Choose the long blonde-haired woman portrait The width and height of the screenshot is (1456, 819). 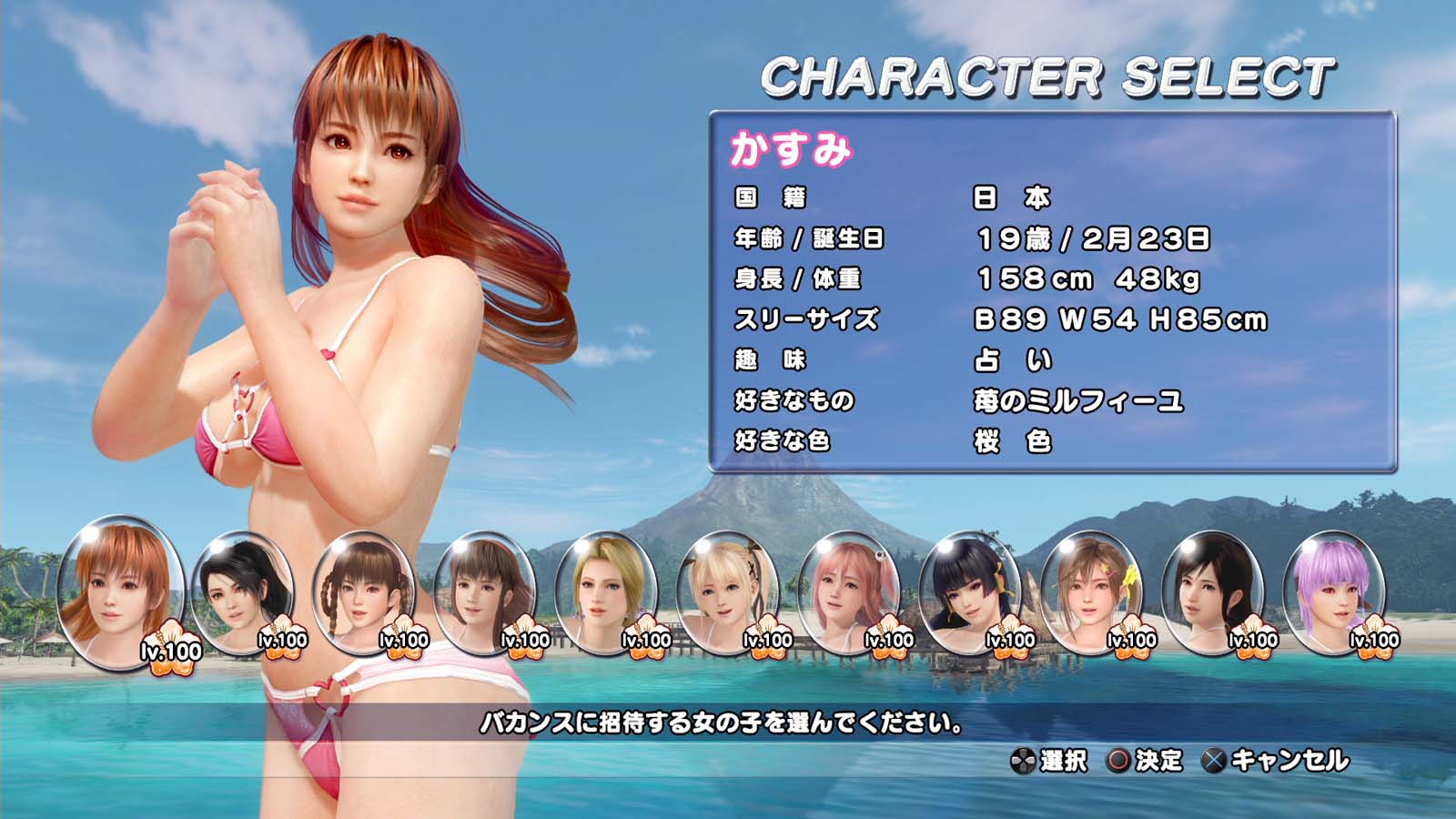pos(606,591)
